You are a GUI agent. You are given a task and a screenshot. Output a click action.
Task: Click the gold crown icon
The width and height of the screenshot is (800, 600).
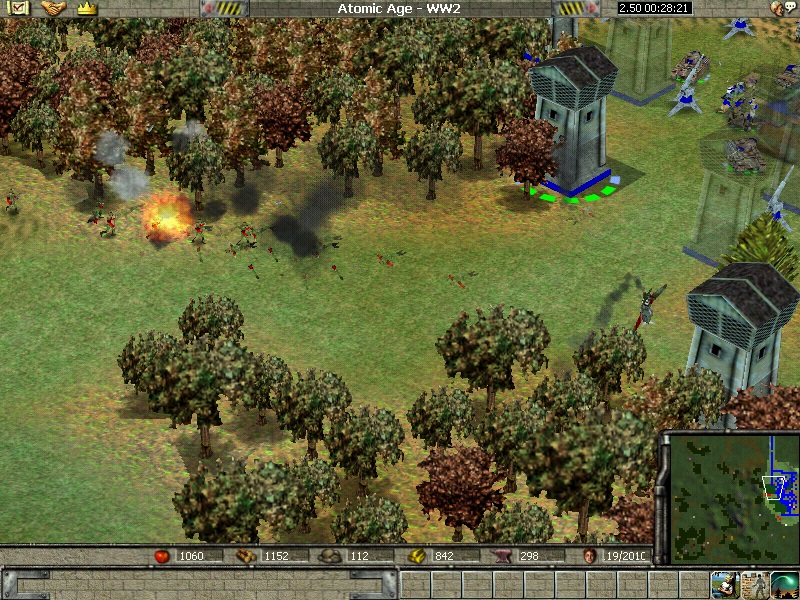(x=86, y=8)
